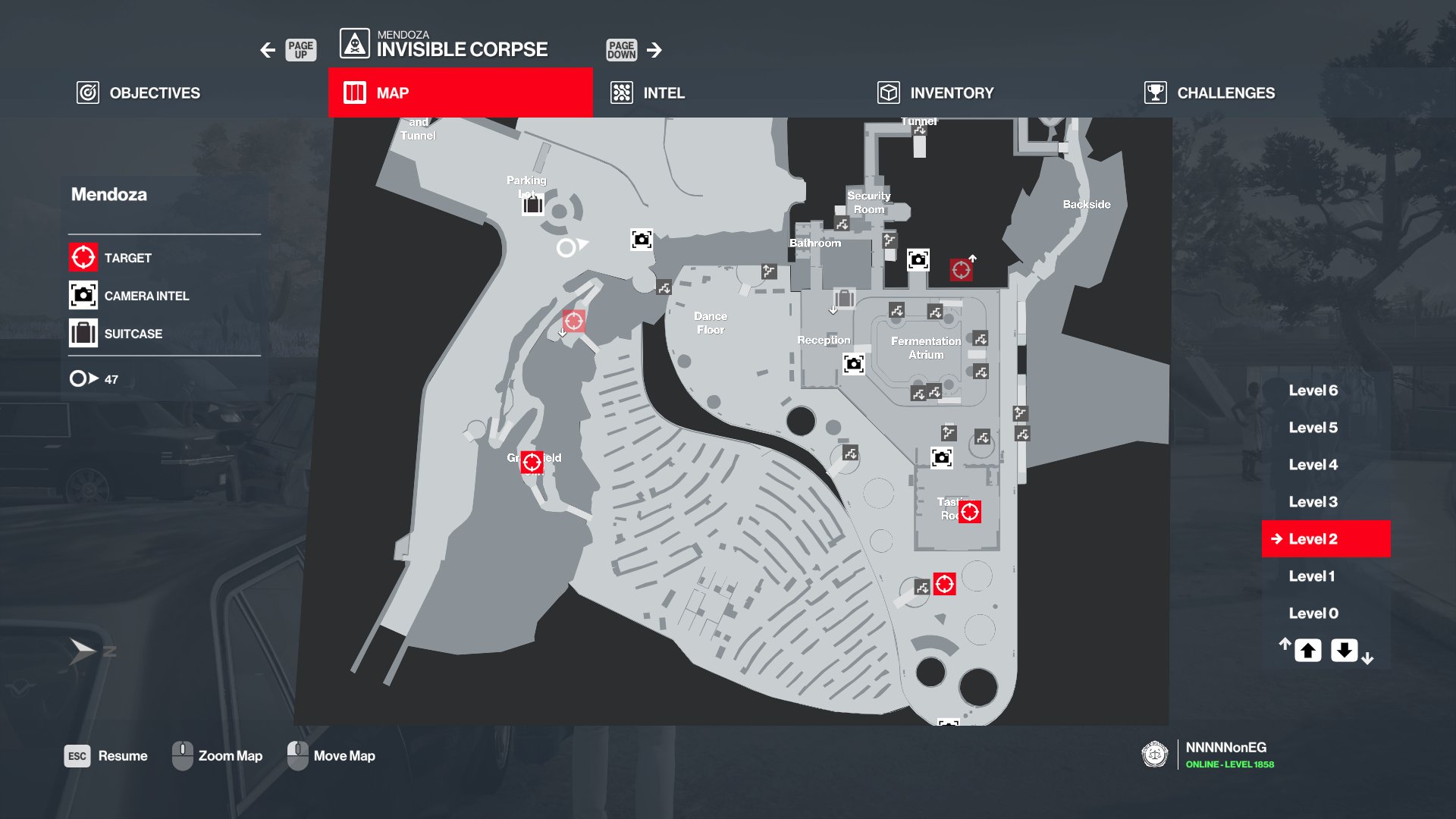The height and width of the screenshot is (819, 1456).
Task: Open the Objectives tab
Action: (139, 93)
